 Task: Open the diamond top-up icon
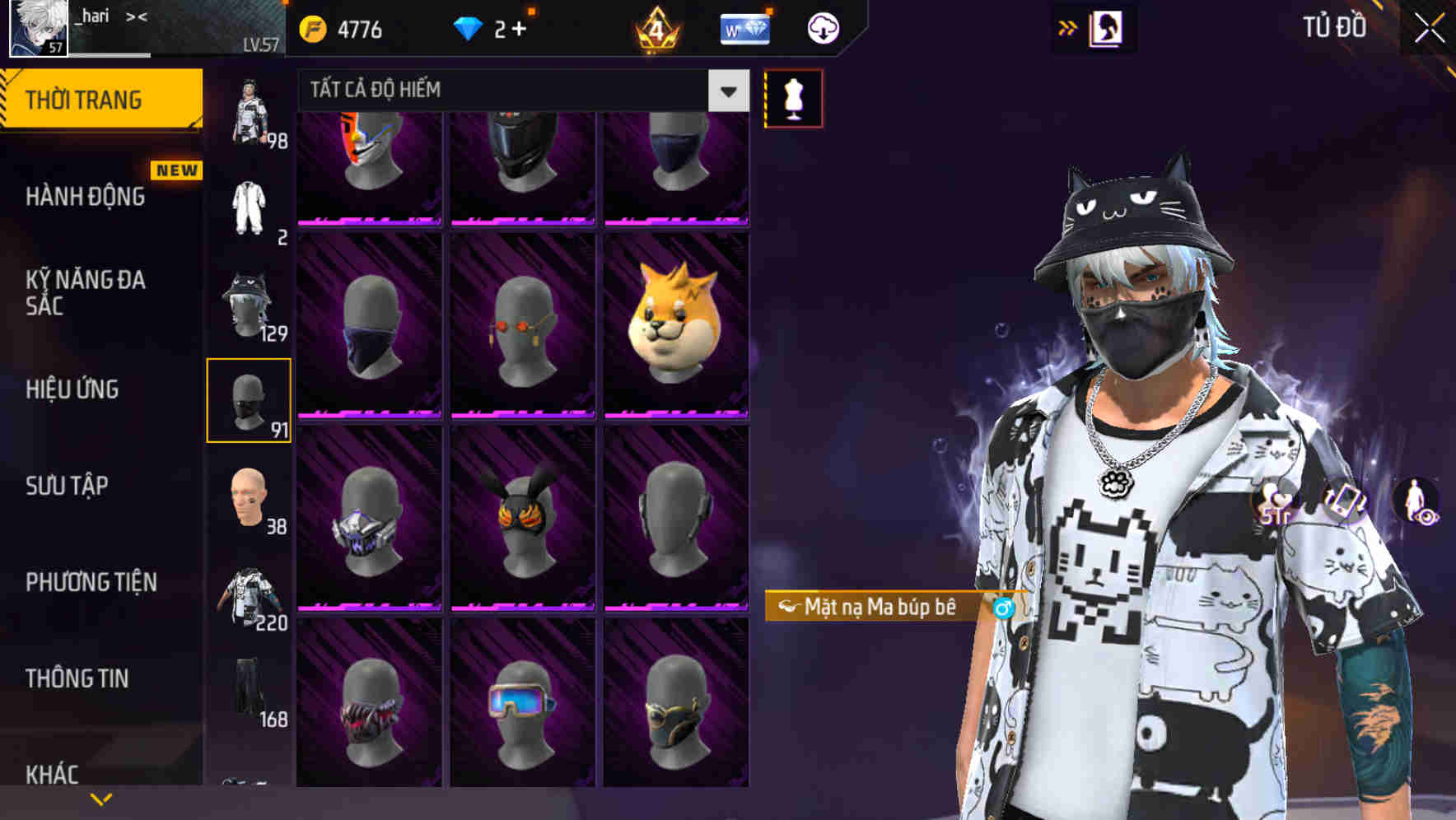pos(469,27)
